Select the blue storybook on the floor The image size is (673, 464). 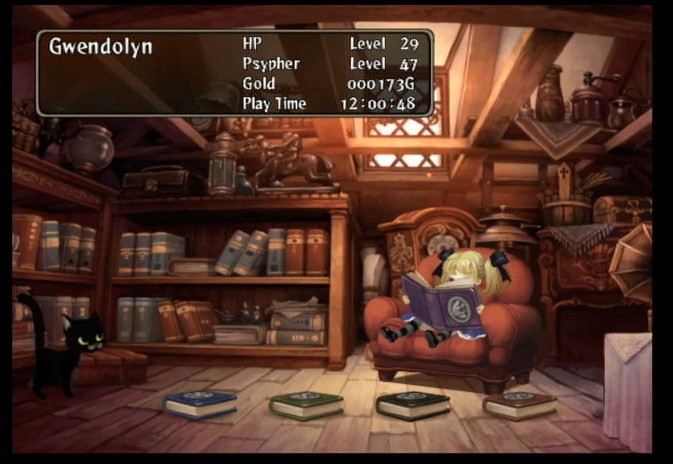(201, 403)
